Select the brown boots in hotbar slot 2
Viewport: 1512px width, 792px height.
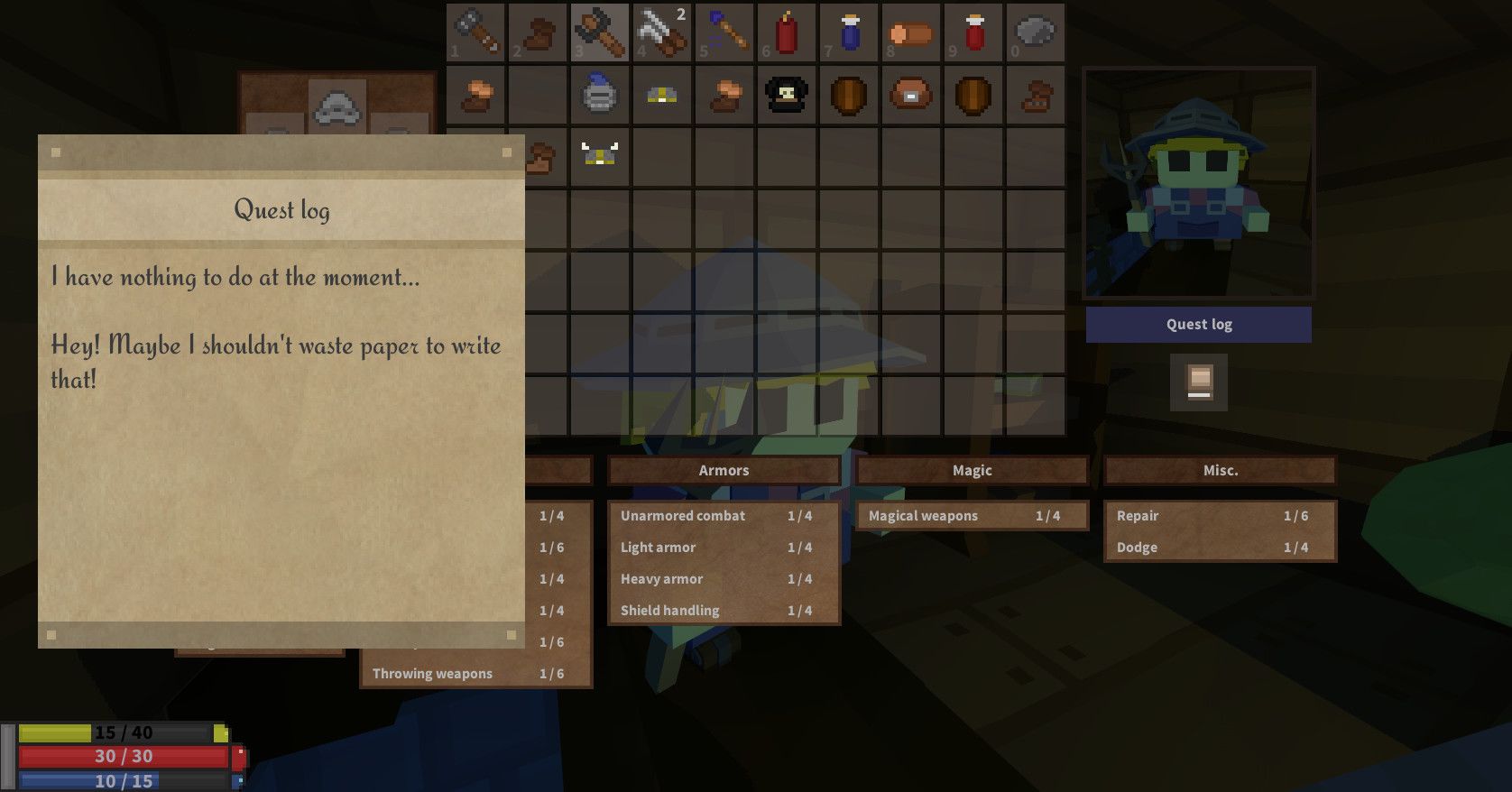[x=538, y=32]
